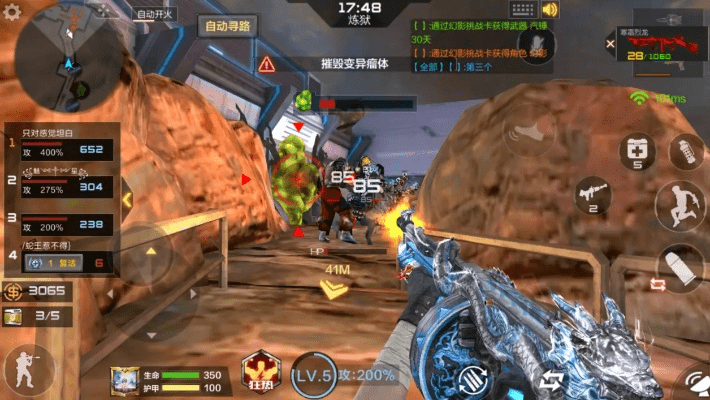Viewport: 710px width, 400px height.
Task: Select the 复活 revive item row
Action: coord(68,263)
